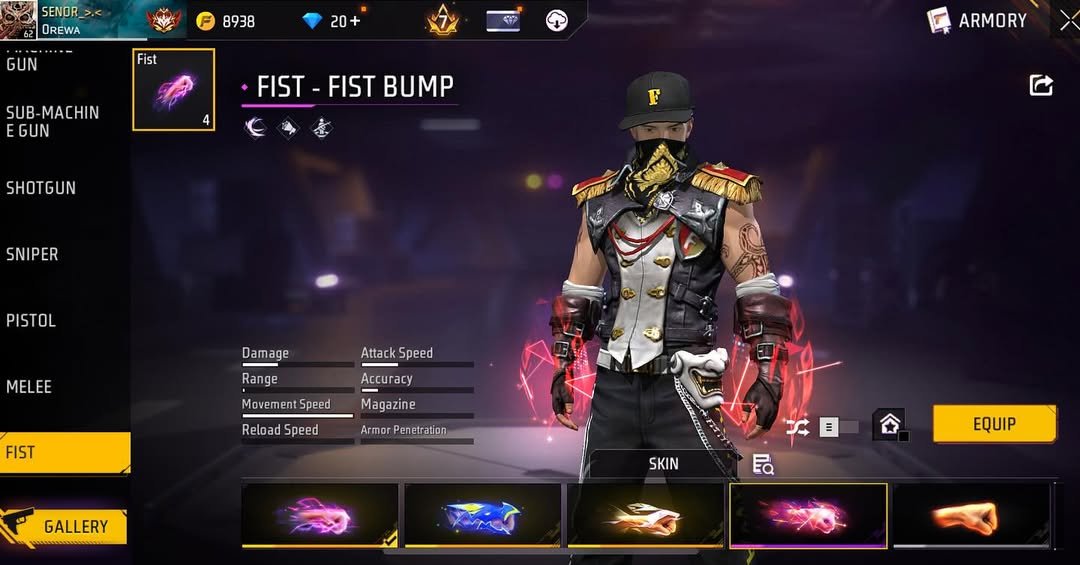Select the pink Fist slot thumbnail

174,89
